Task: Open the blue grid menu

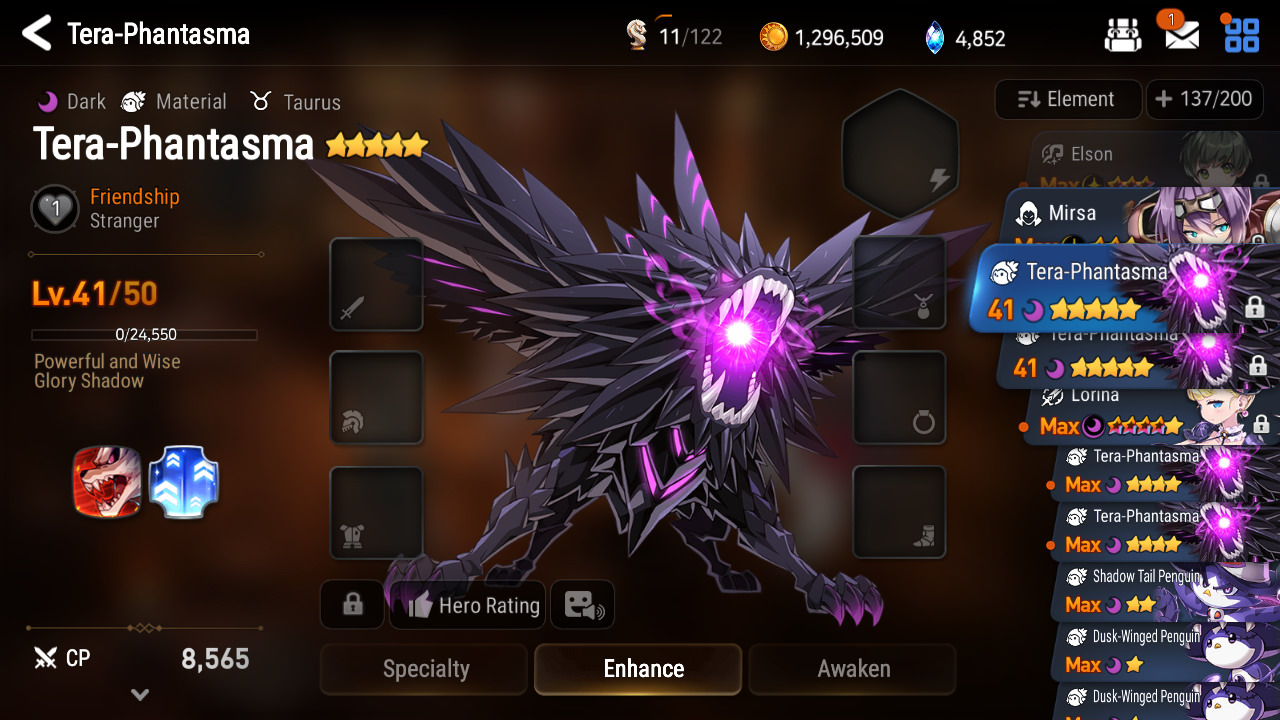Action: 1242,34
